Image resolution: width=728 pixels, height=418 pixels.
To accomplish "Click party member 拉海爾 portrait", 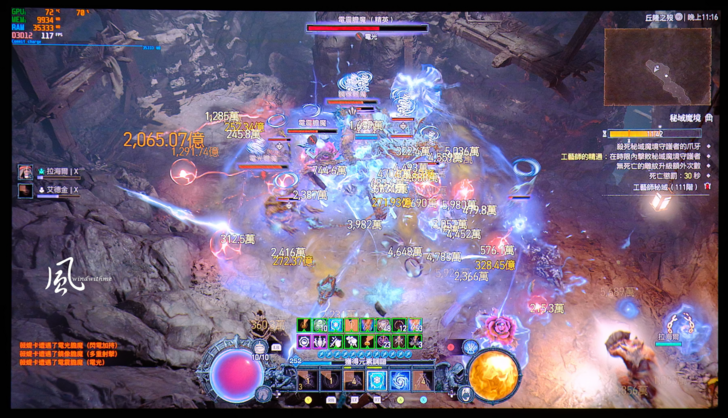I will (x=25, y=171).
